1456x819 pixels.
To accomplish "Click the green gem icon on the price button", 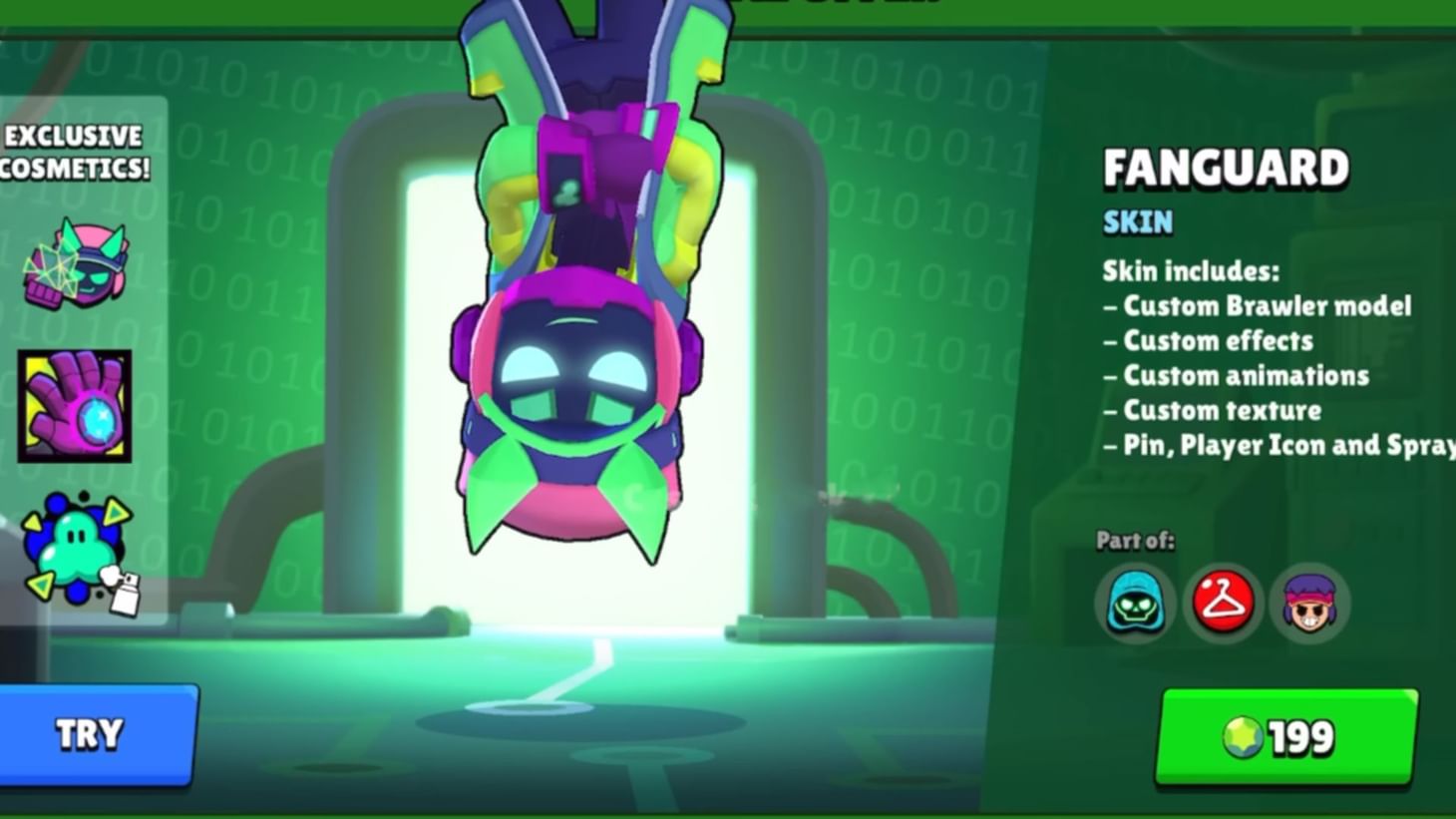I will pos(1244,735).
